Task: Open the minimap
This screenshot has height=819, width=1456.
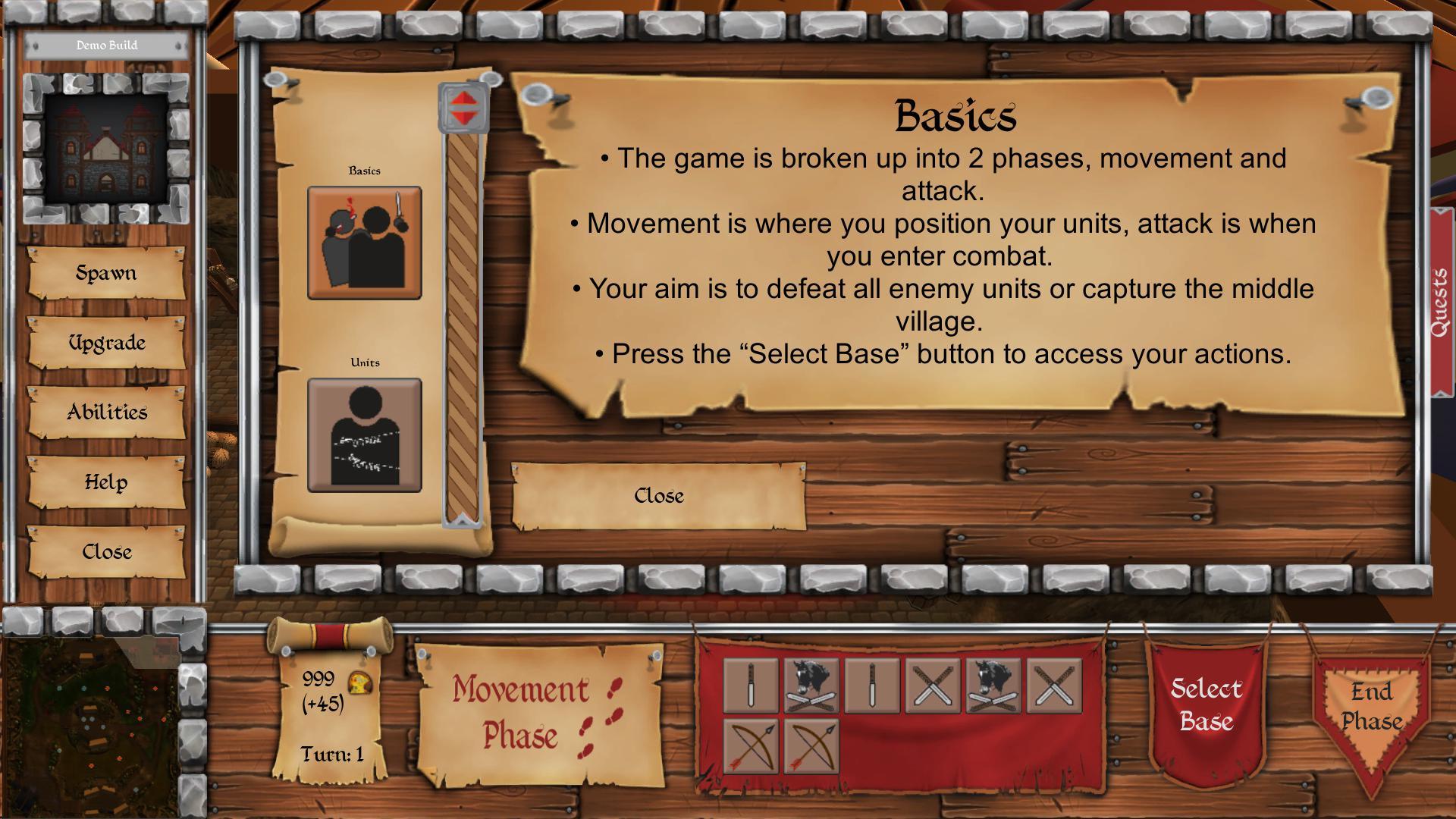Action: tap(91, 720)
